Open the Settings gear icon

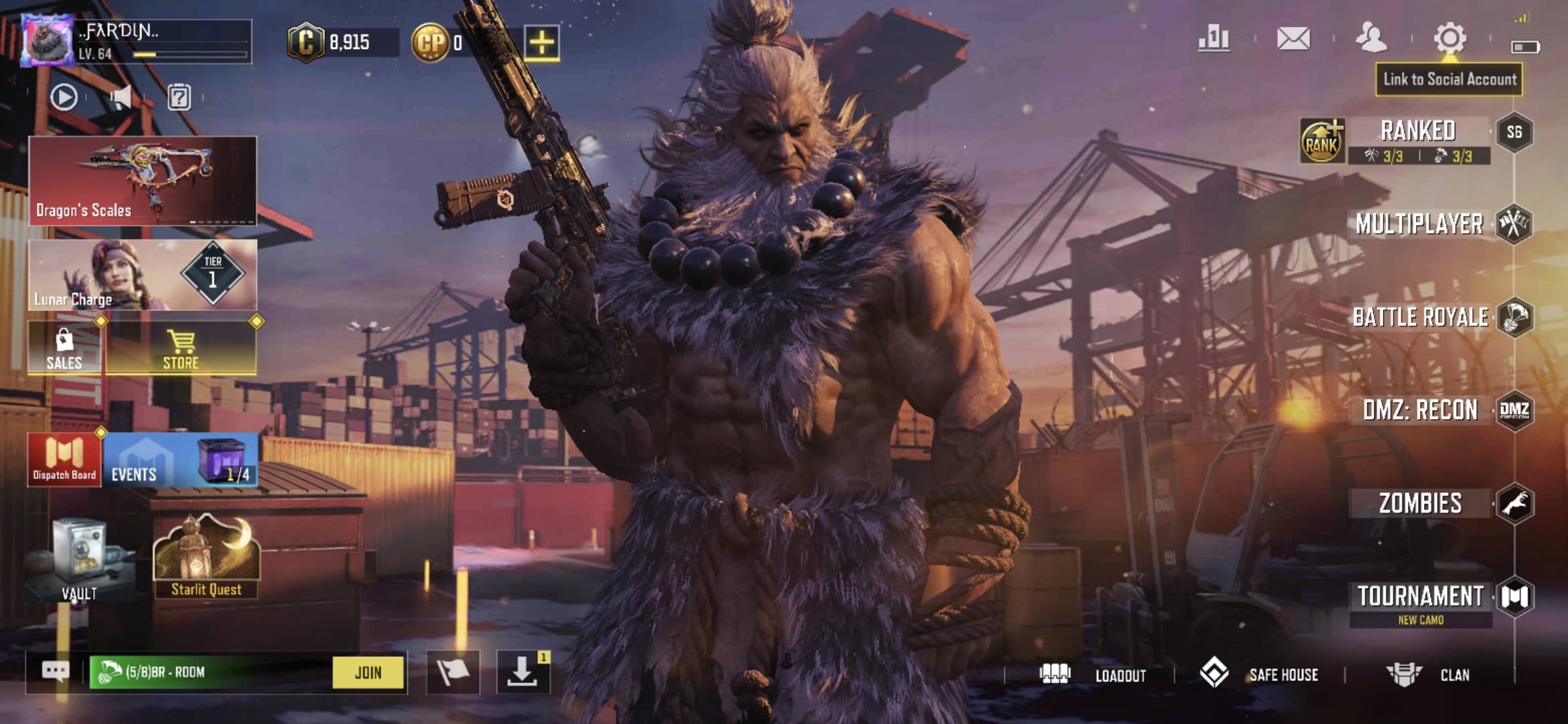1449,38
